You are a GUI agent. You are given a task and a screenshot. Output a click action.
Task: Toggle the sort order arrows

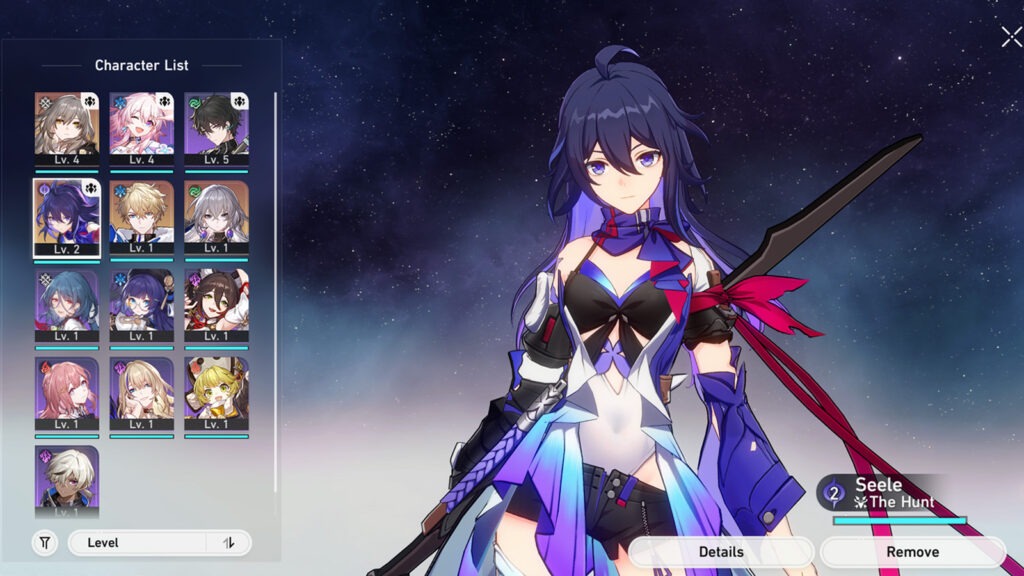point(229,543)
